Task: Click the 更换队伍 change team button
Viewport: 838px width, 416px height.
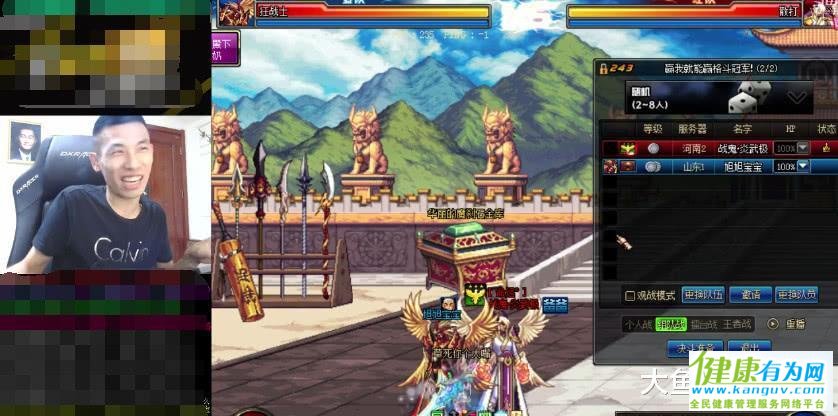Action: [703, 296]
